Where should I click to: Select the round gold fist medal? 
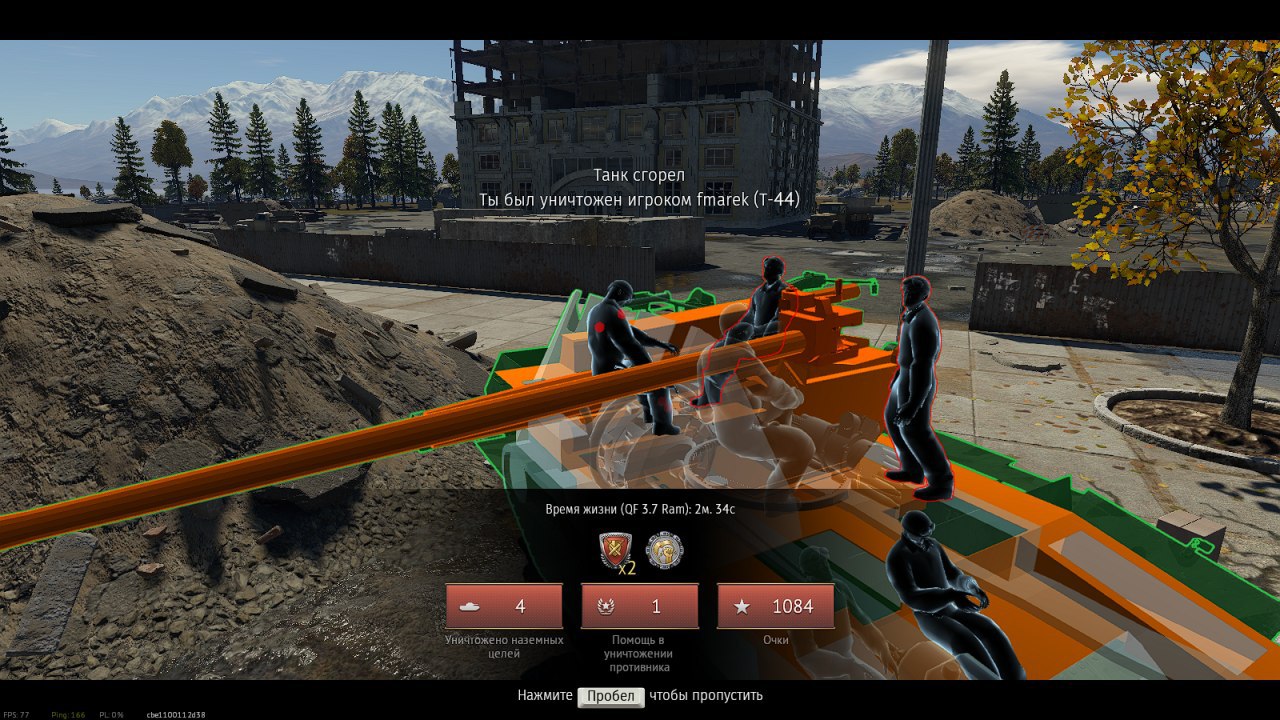[665, 551]
